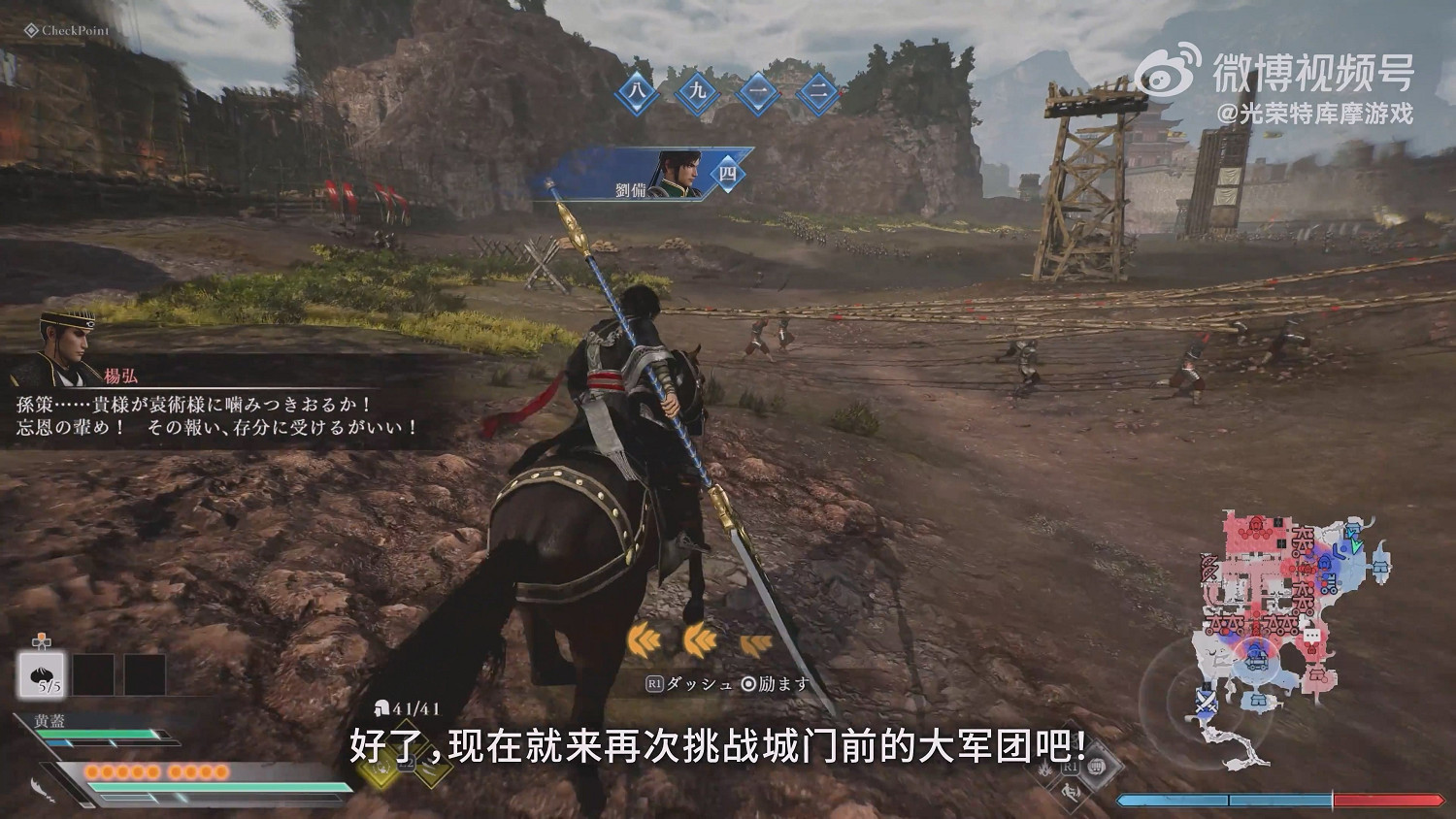
Task: Click the R1 dash button prompt
Action: click(x=653, y=682)
